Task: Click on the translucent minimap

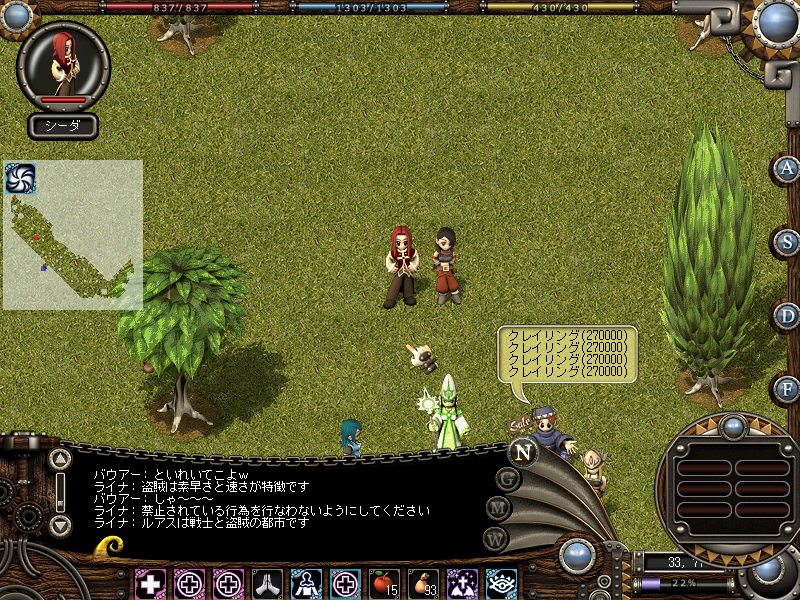Action: click(x=73, y=240)
